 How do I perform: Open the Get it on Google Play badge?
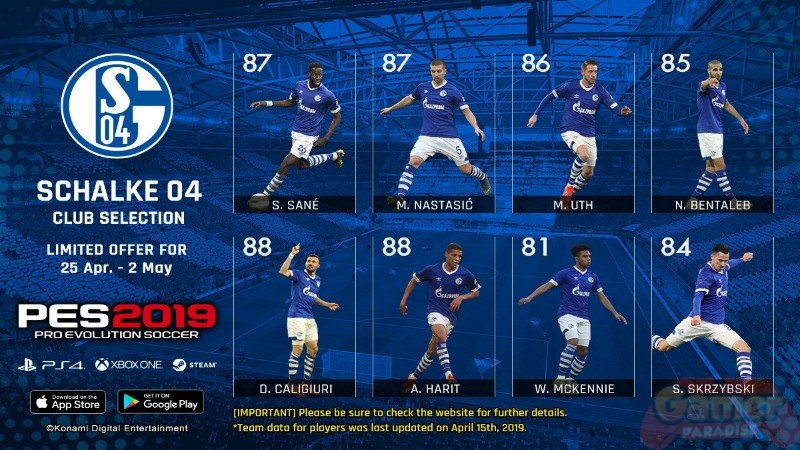coord(160,401)
